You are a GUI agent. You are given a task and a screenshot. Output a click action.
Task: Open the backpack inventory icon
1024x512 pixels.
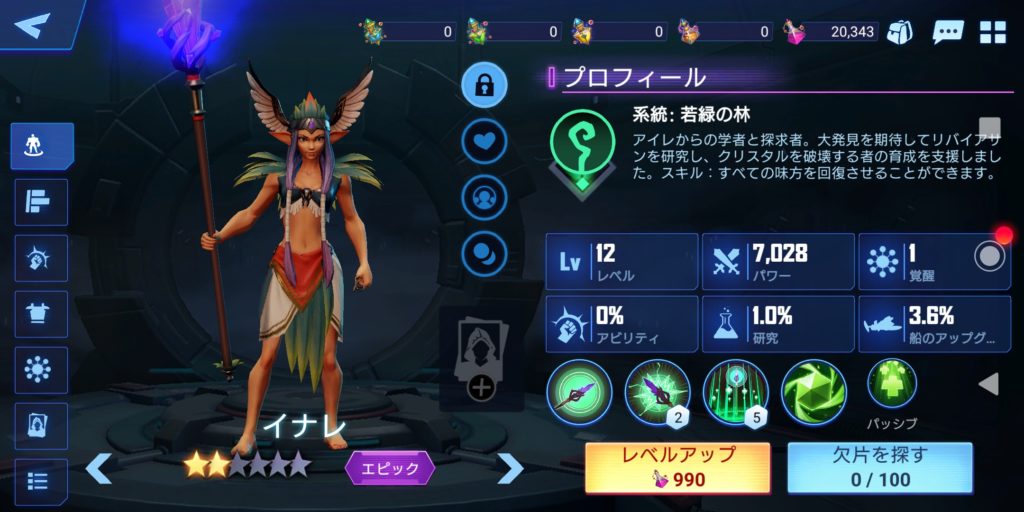(900, 32)
